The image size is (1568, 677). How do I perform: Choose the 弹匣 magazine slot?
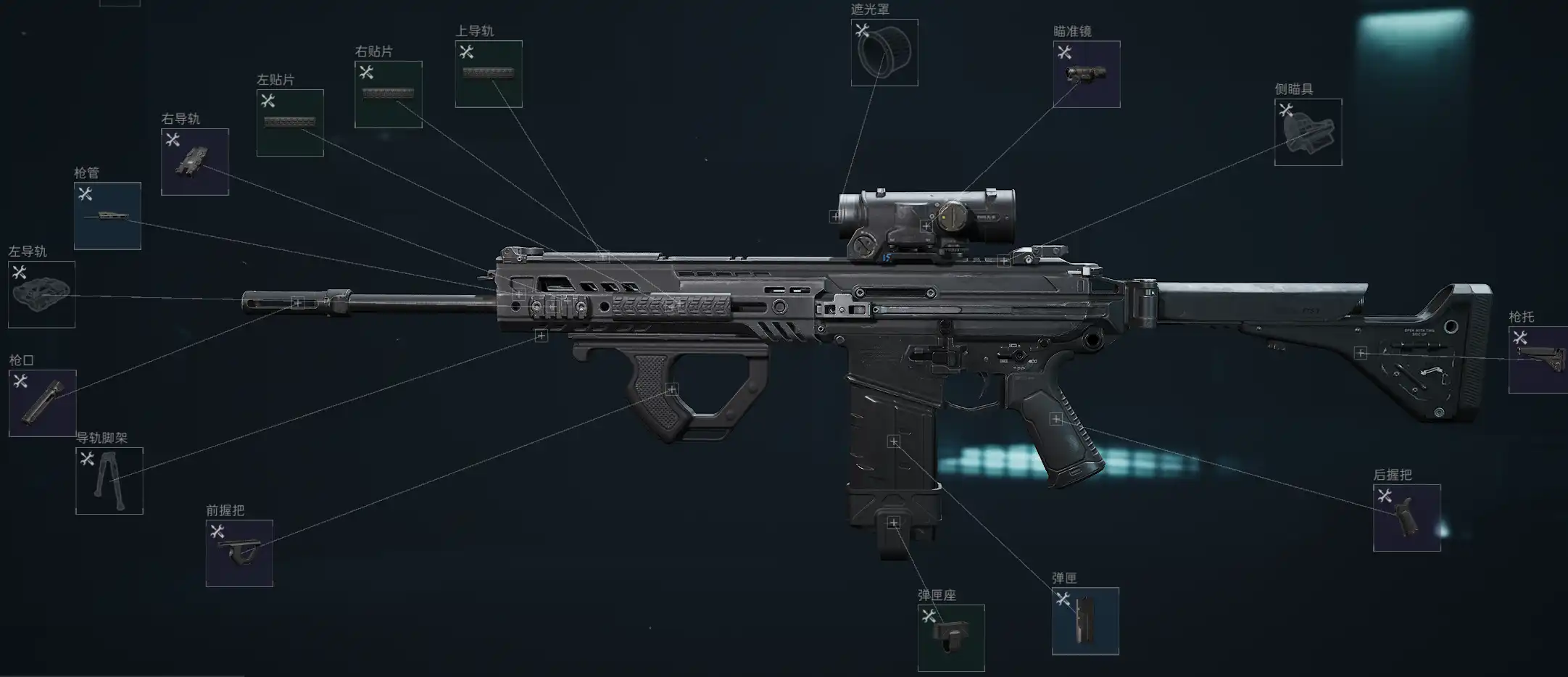click(1085, 620)
